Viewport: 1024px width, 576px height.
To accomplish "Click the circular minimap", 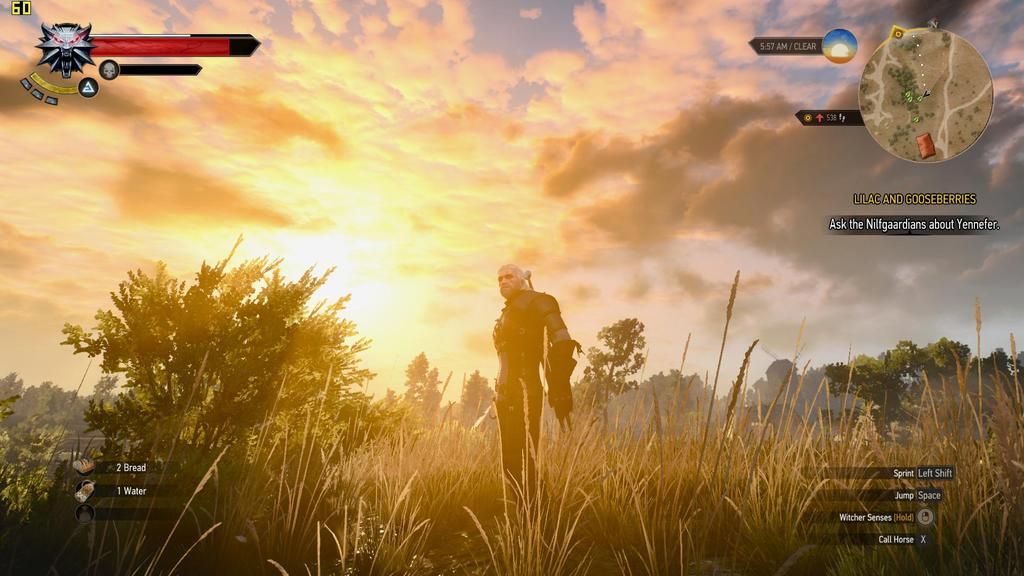I will tap(925, 96).
